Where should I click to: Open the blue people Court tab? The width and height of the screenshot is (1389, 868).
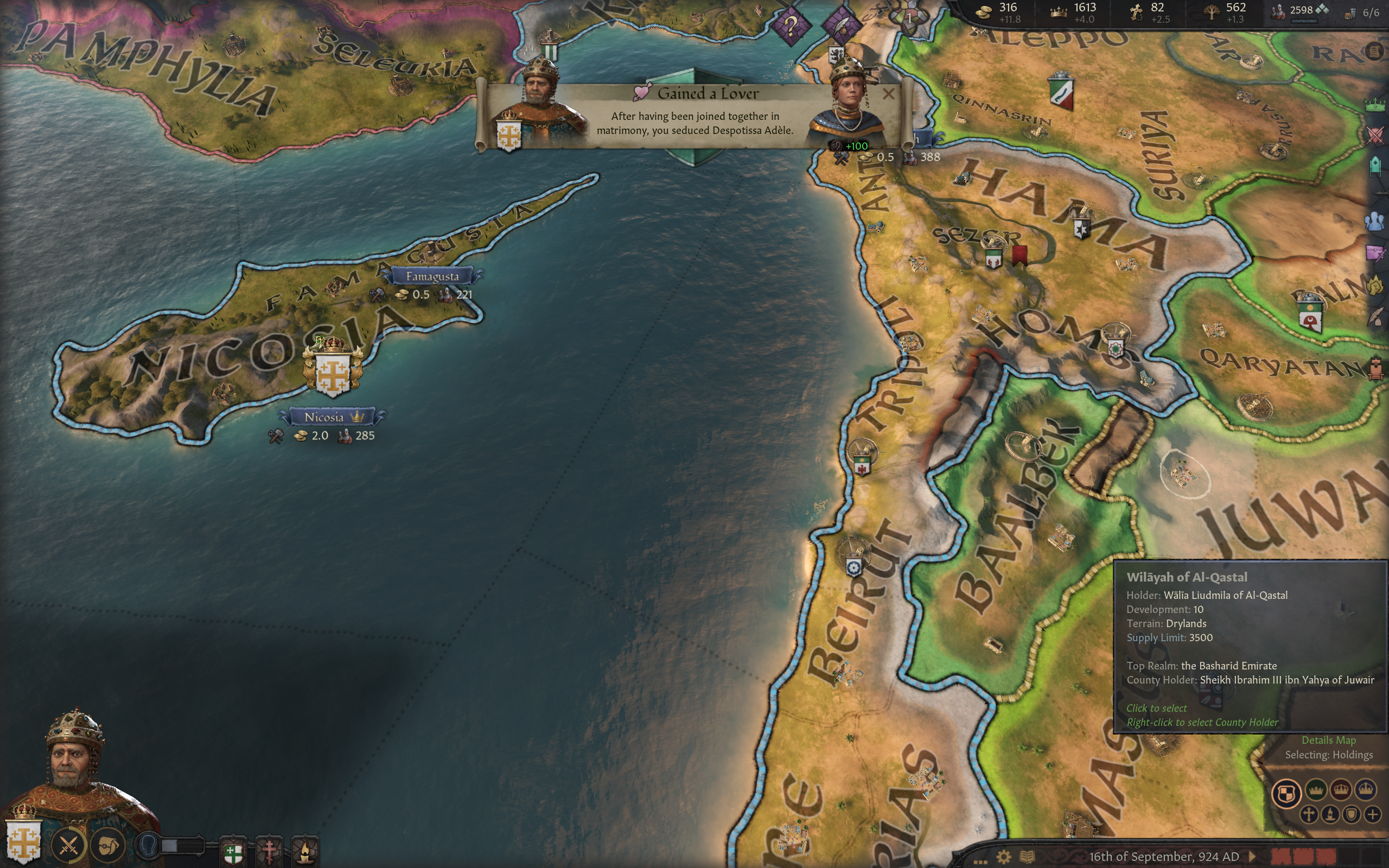(1375, 221)
